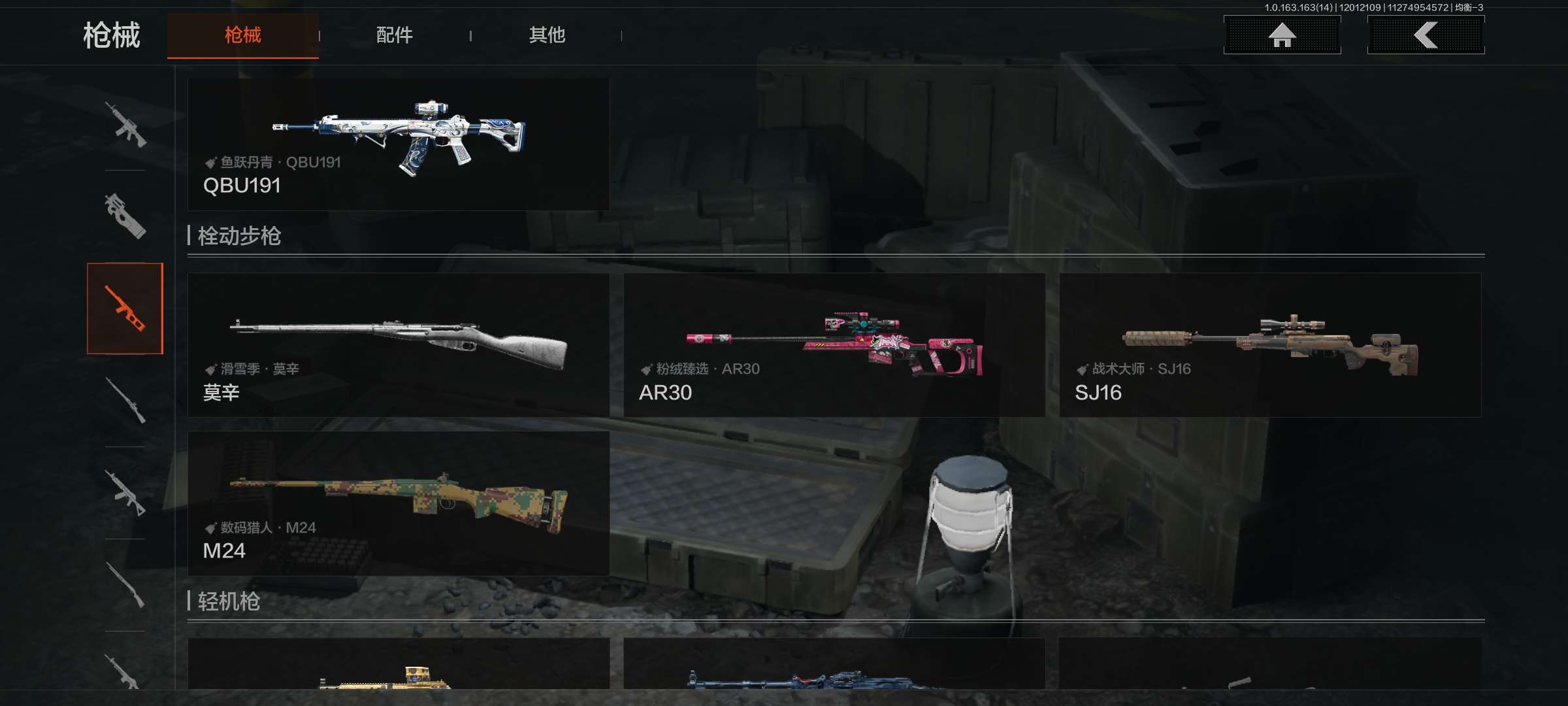Go back with the arrow button
The image size is (1568, 706).
1426,35
